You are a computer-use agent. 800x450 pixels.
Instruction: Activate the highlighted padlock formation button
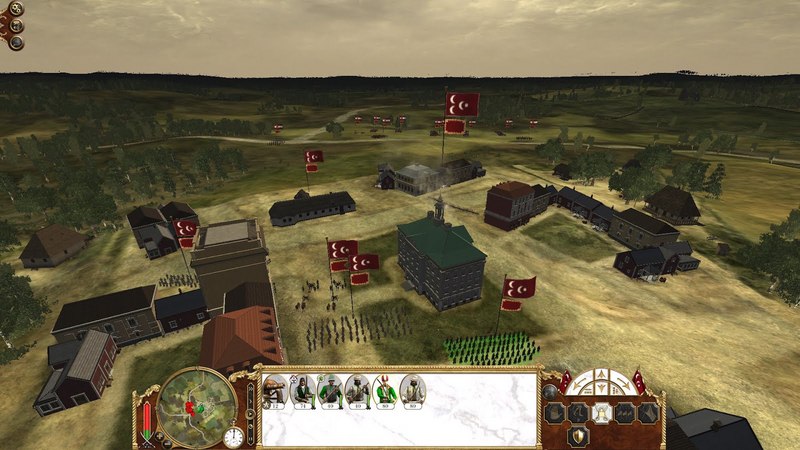(604, 412)
